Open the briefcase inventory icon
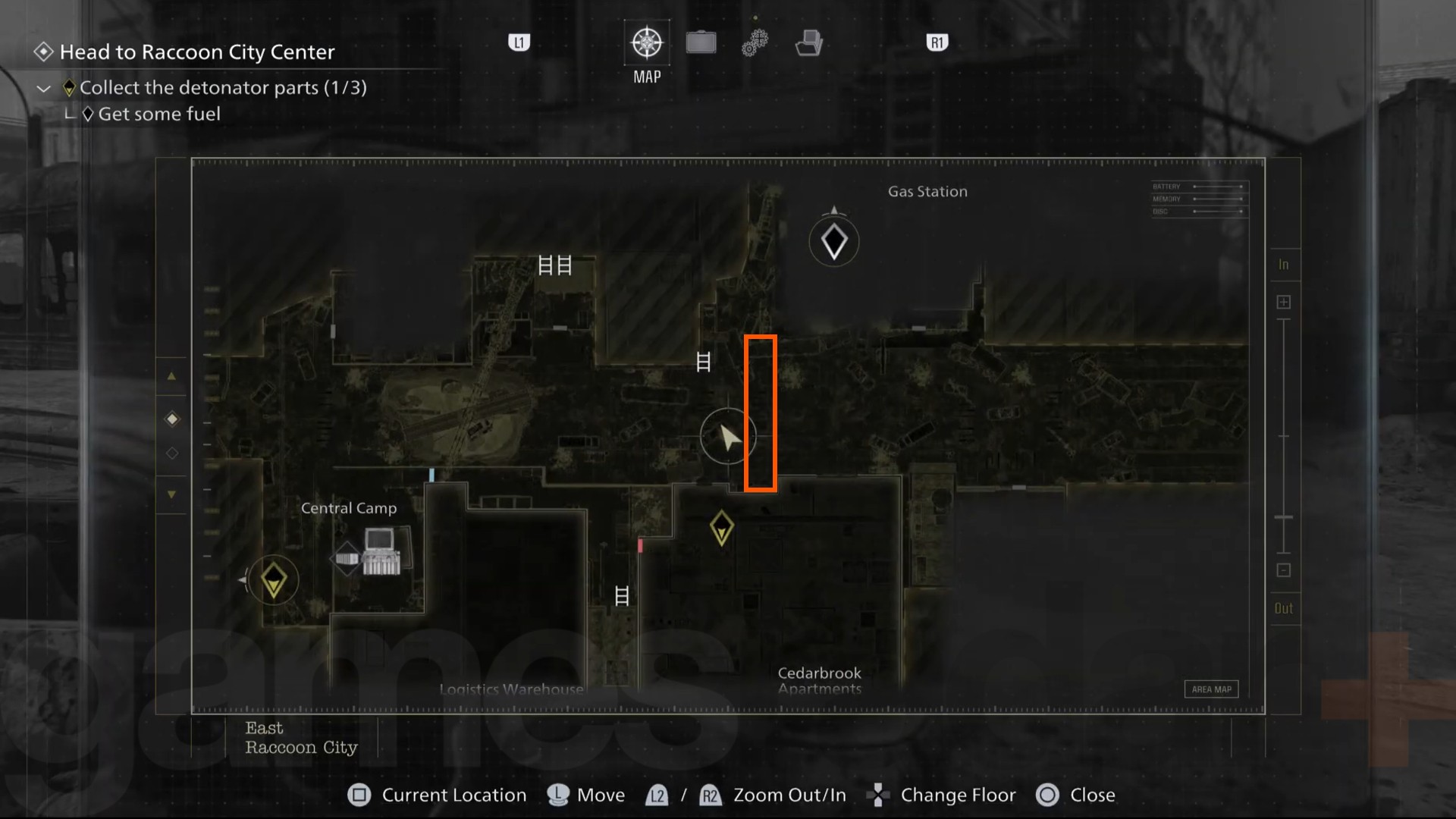Screen dimensions: 1456x819 (x=700, y=43)
